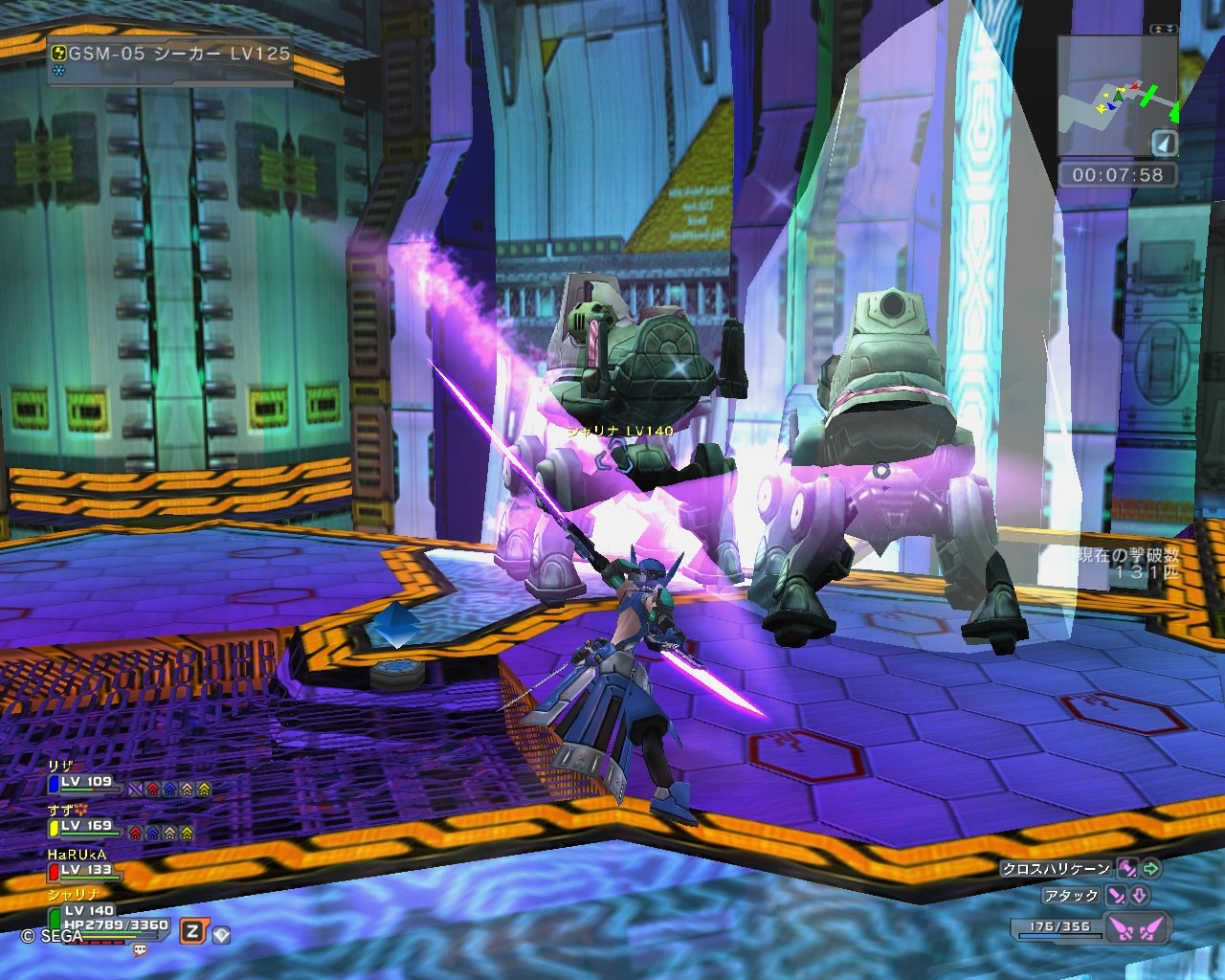
Task: Select party member すず LV 169
Action: tap(86, 826)
